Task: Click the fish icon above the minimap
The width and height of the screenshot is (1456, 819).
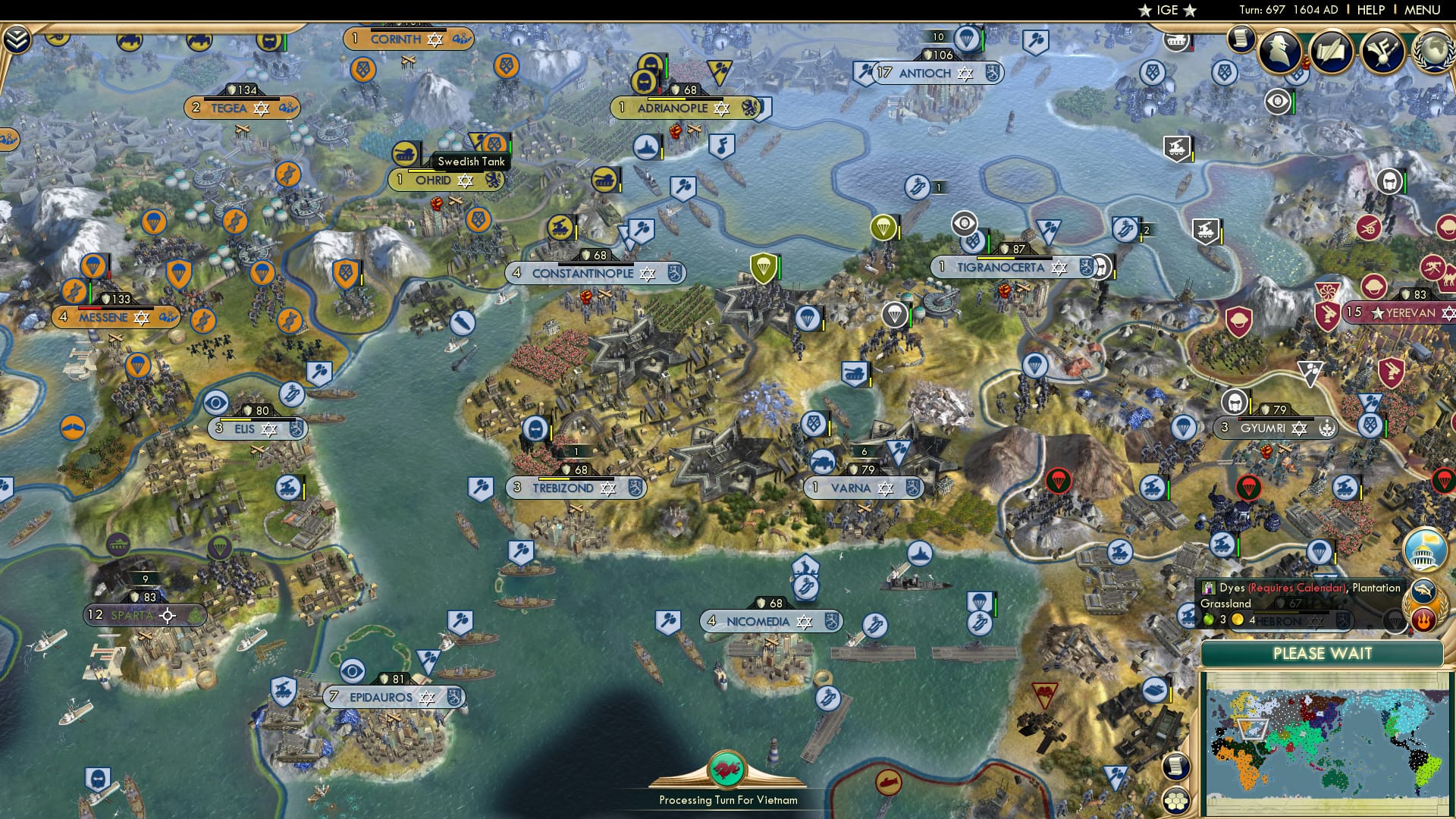Action: coord(1423,588)
